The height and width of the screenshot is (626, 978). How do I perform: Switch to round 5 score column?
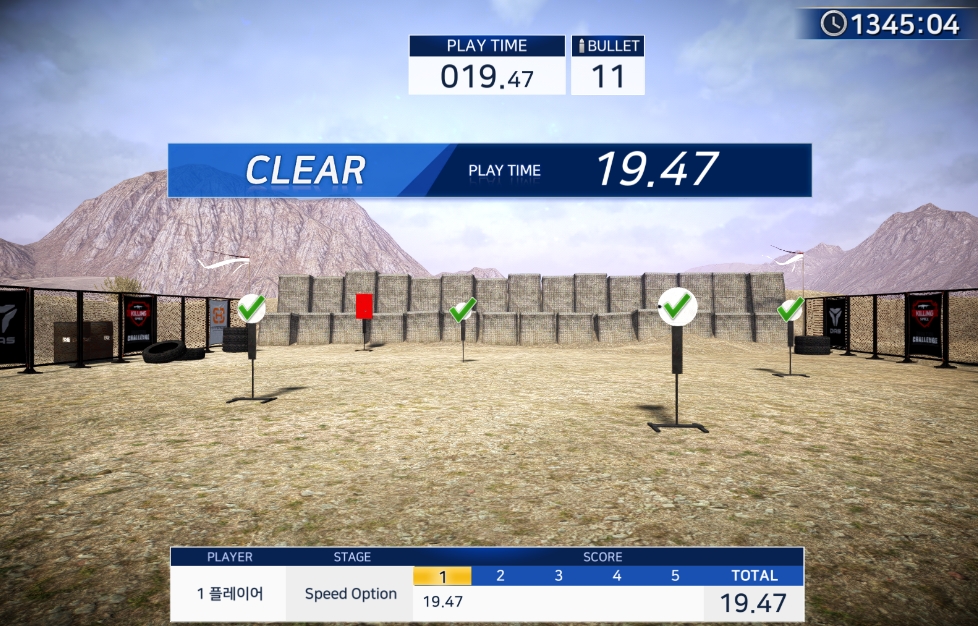(674, 576)
